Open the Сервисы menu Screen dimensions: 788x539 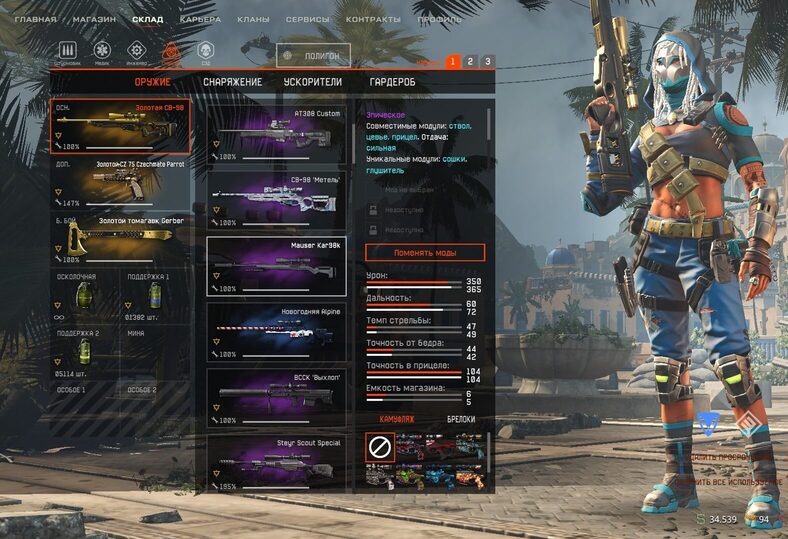pos(308,19)
